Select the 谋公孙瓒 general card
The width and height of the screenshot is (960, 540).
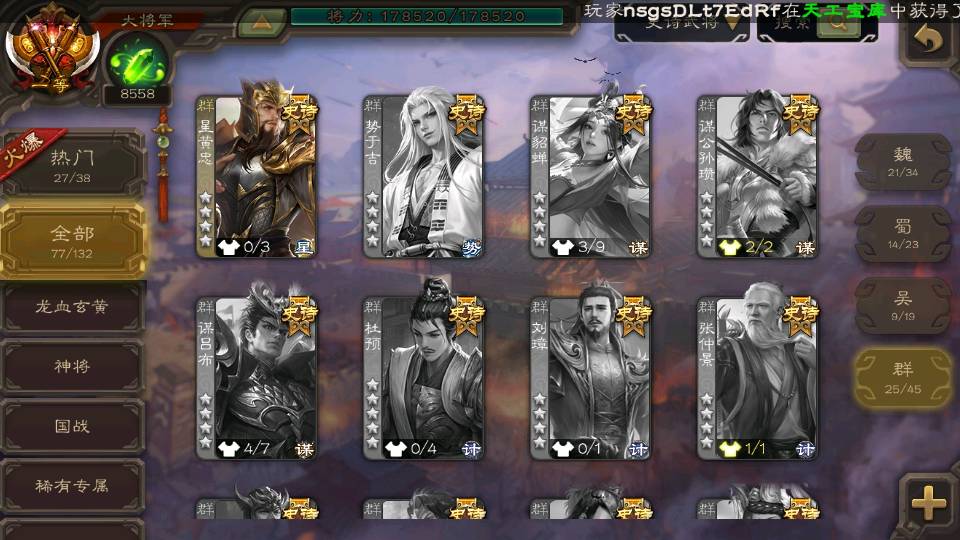click(x=758, y=177)
